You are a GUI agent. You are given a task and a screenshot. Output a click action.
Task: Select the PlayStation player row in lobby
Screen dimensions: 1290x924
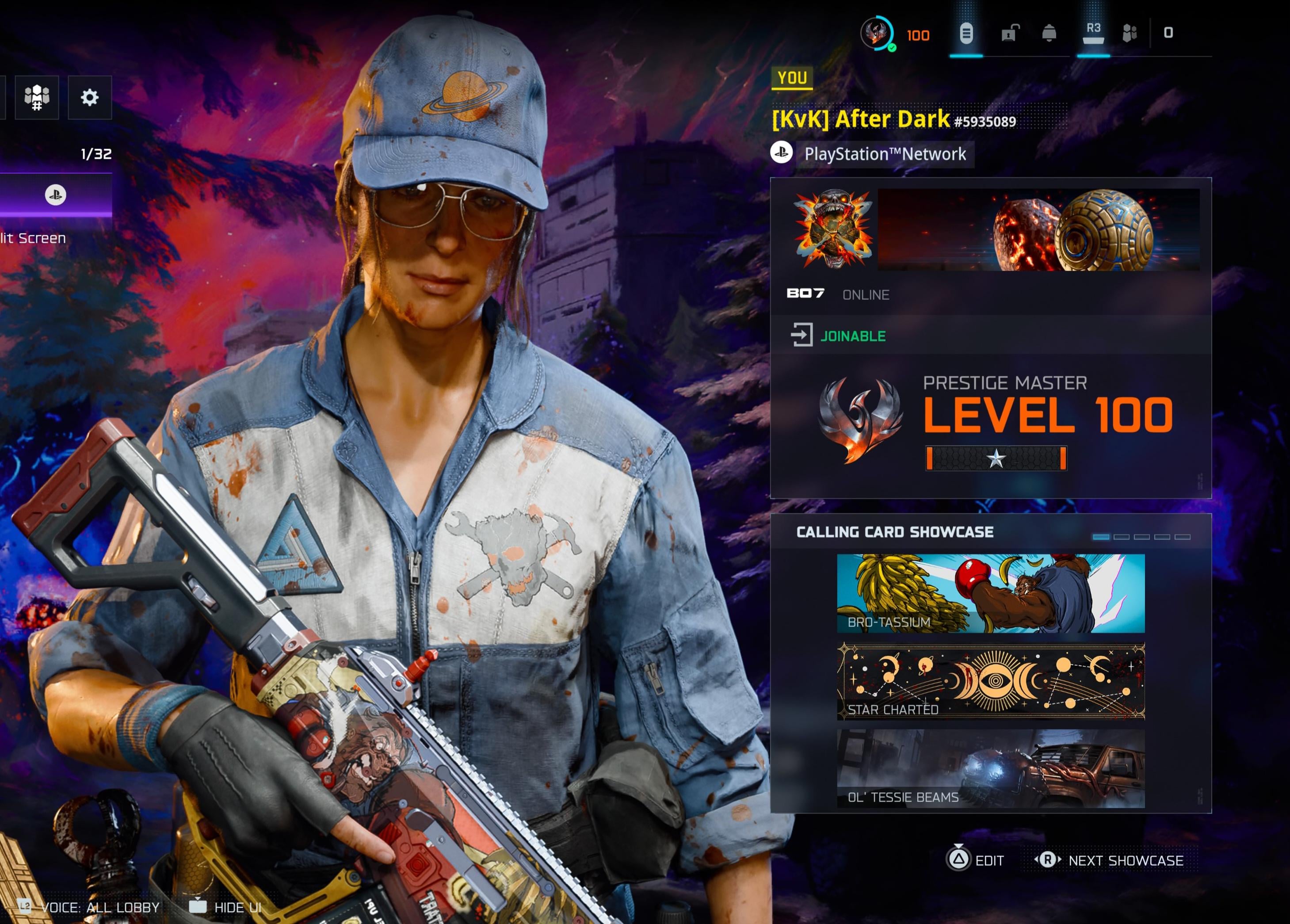pyautogui.click(x=55, y=195)
